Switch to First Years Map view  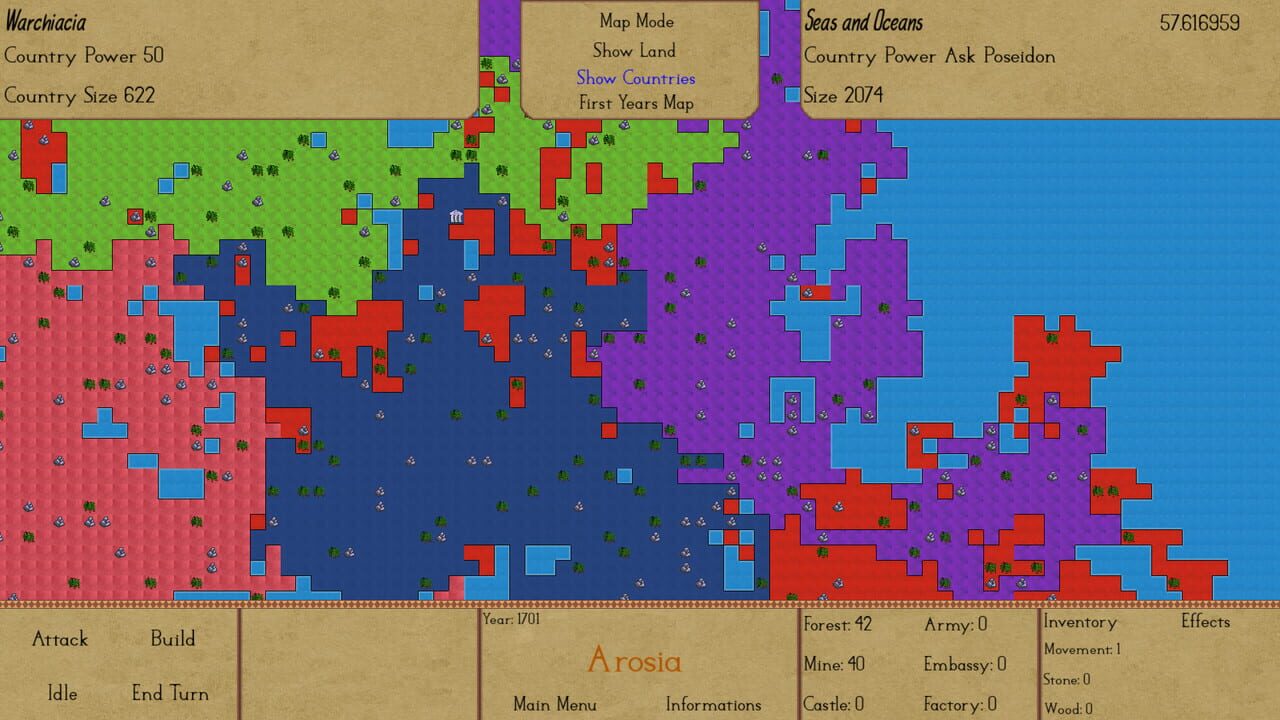tap(635, 103)
